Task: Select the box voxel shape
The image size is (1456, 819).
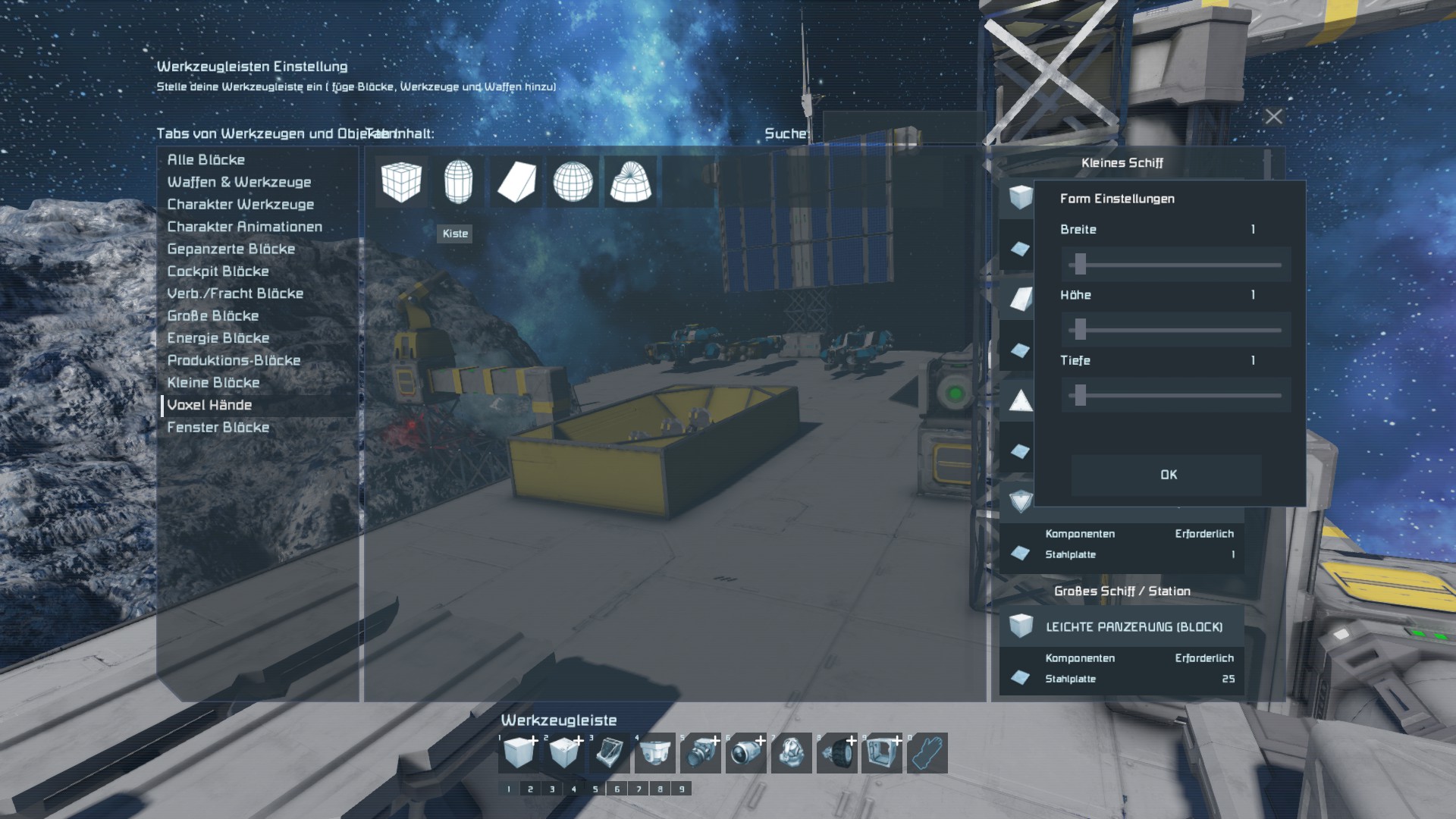Action: pyautogui.click(x=401, y=182)
